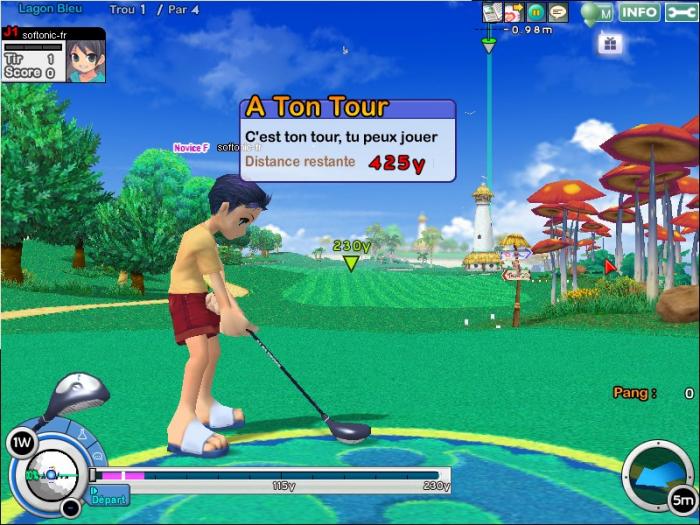Select the 1W club badge
The width and height of the screenshot is (700, 525).
click(20, 442)
